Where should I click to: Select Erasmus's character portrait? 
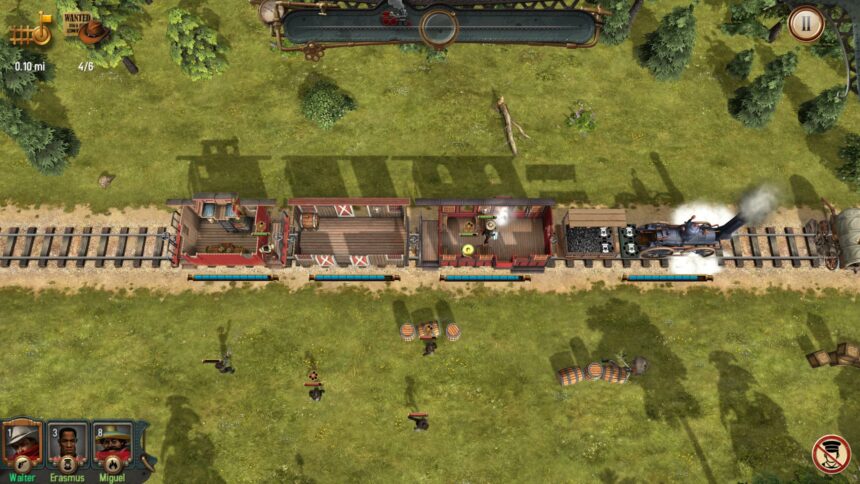click(x=67, y=440)
